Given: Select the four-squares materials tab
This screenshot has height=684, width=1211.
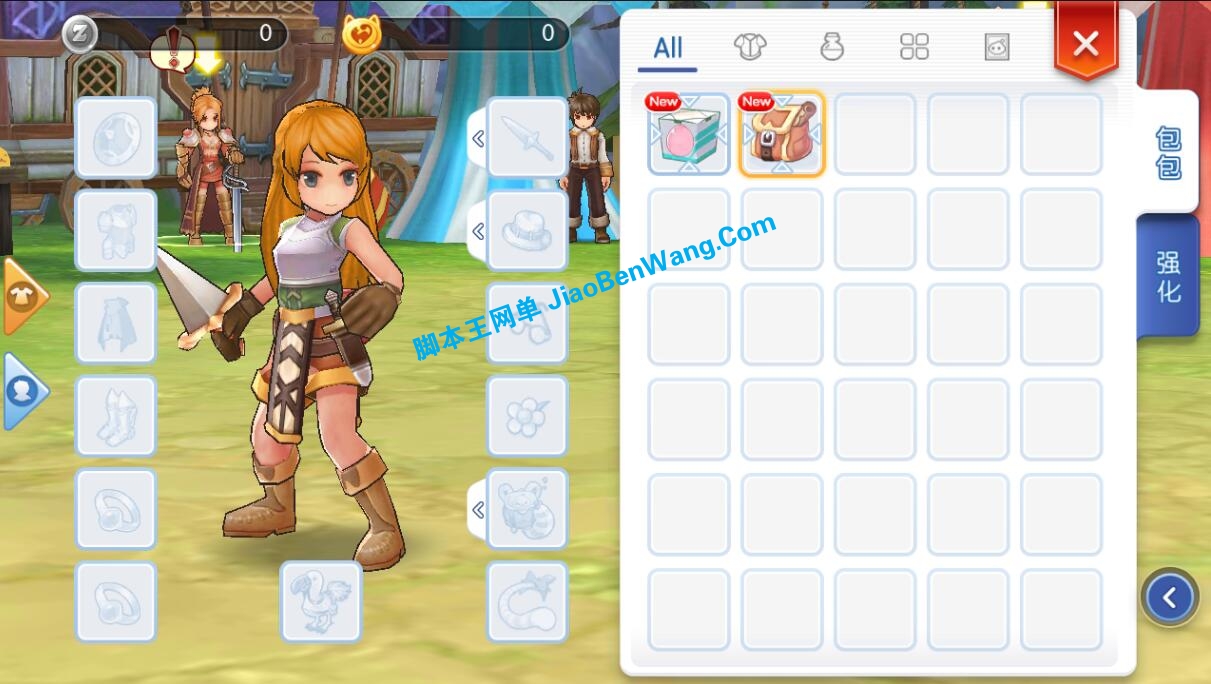Looking at the screenshot, I should 914,47.
